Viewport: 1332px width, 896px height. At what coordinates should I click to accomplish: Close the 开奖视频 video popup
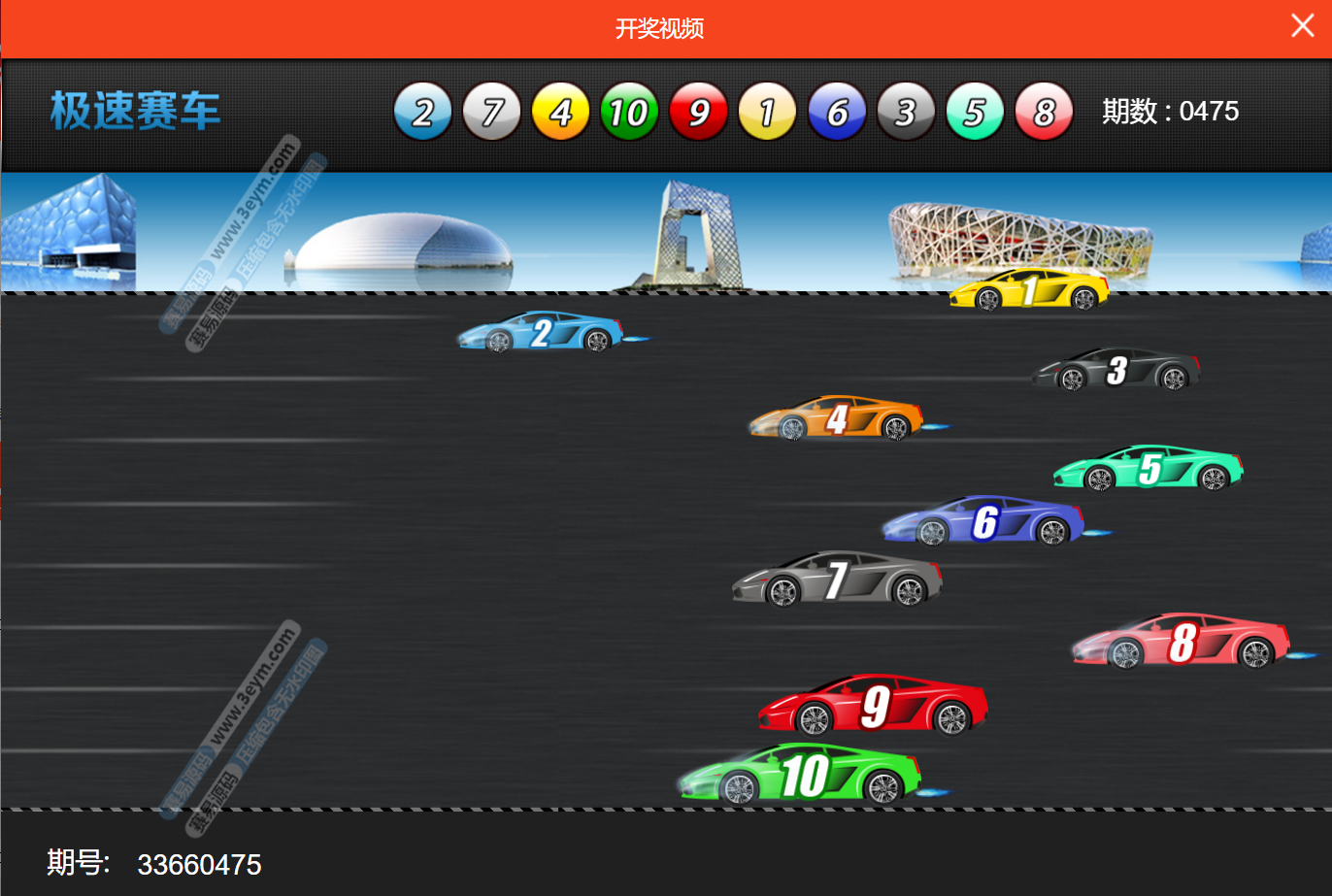point(1302,26)
